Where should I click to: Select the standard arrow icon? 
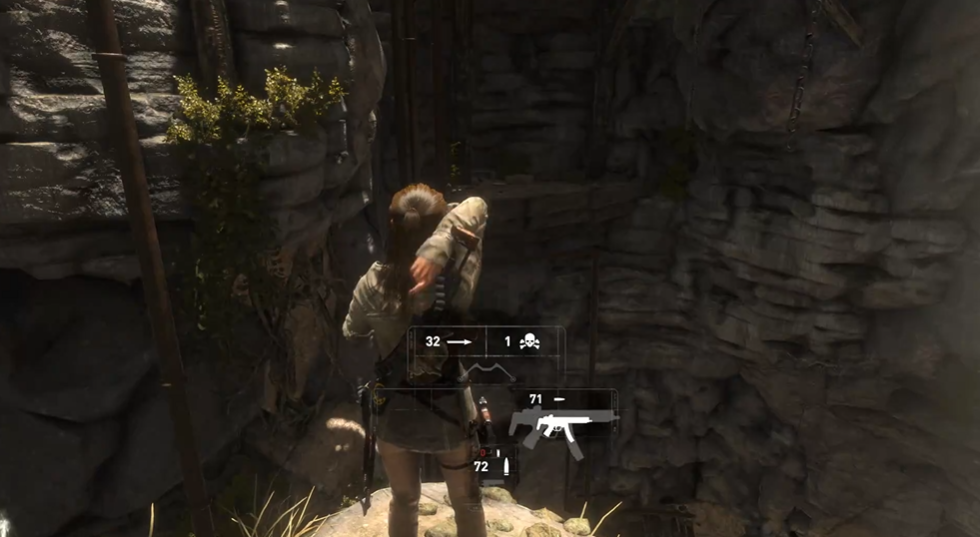(x=459, y=342)
